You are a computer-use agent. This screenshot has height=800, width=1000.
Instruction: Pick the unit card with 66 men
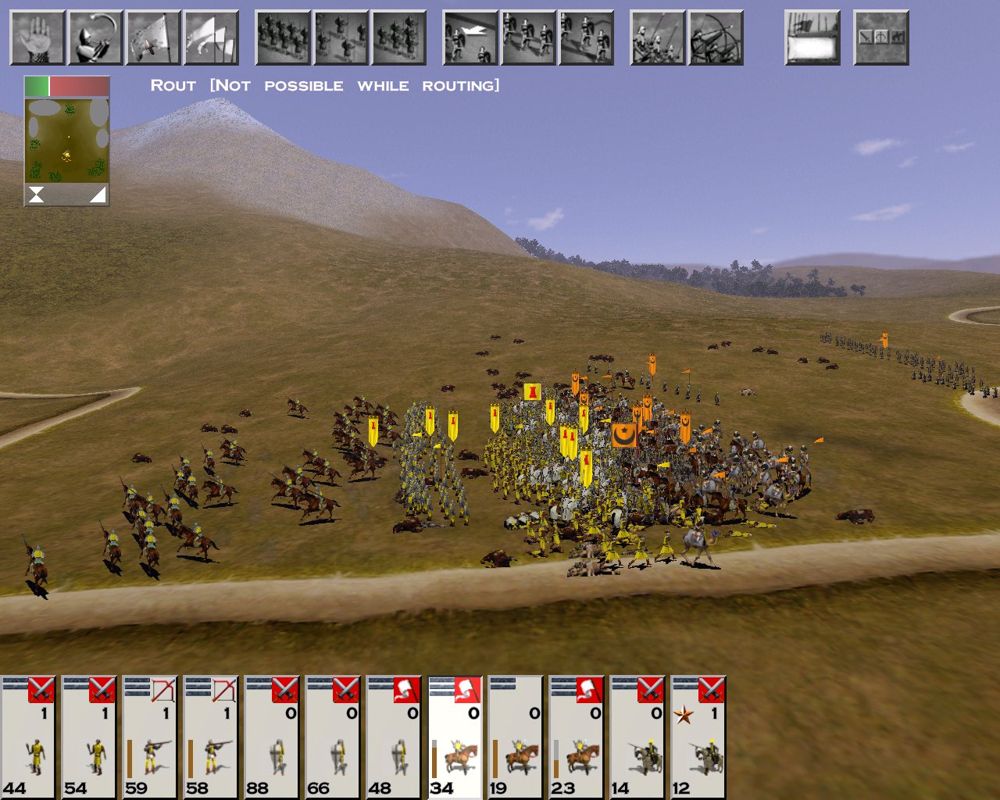point(333,737)
